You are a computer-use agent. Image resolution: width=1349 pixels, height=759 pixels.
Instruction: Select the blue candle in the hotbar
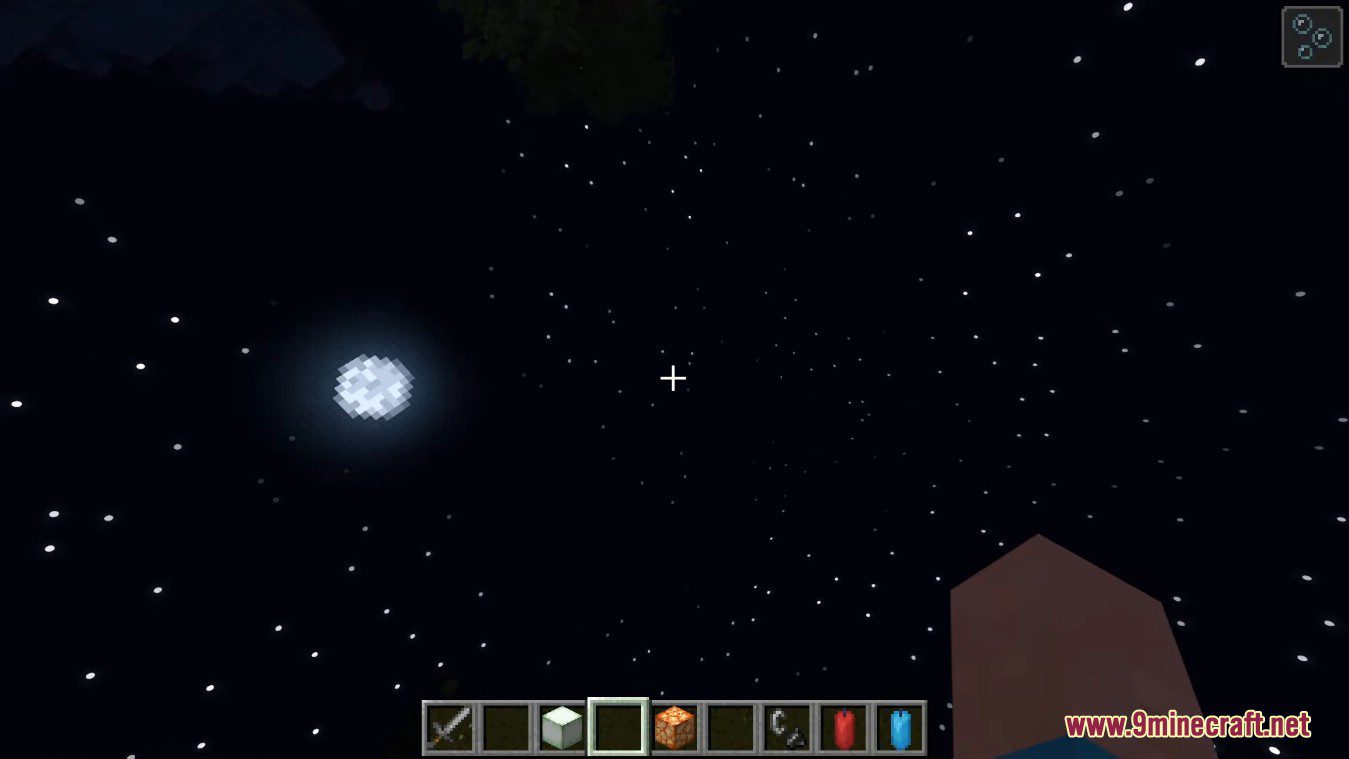[900, 730]
